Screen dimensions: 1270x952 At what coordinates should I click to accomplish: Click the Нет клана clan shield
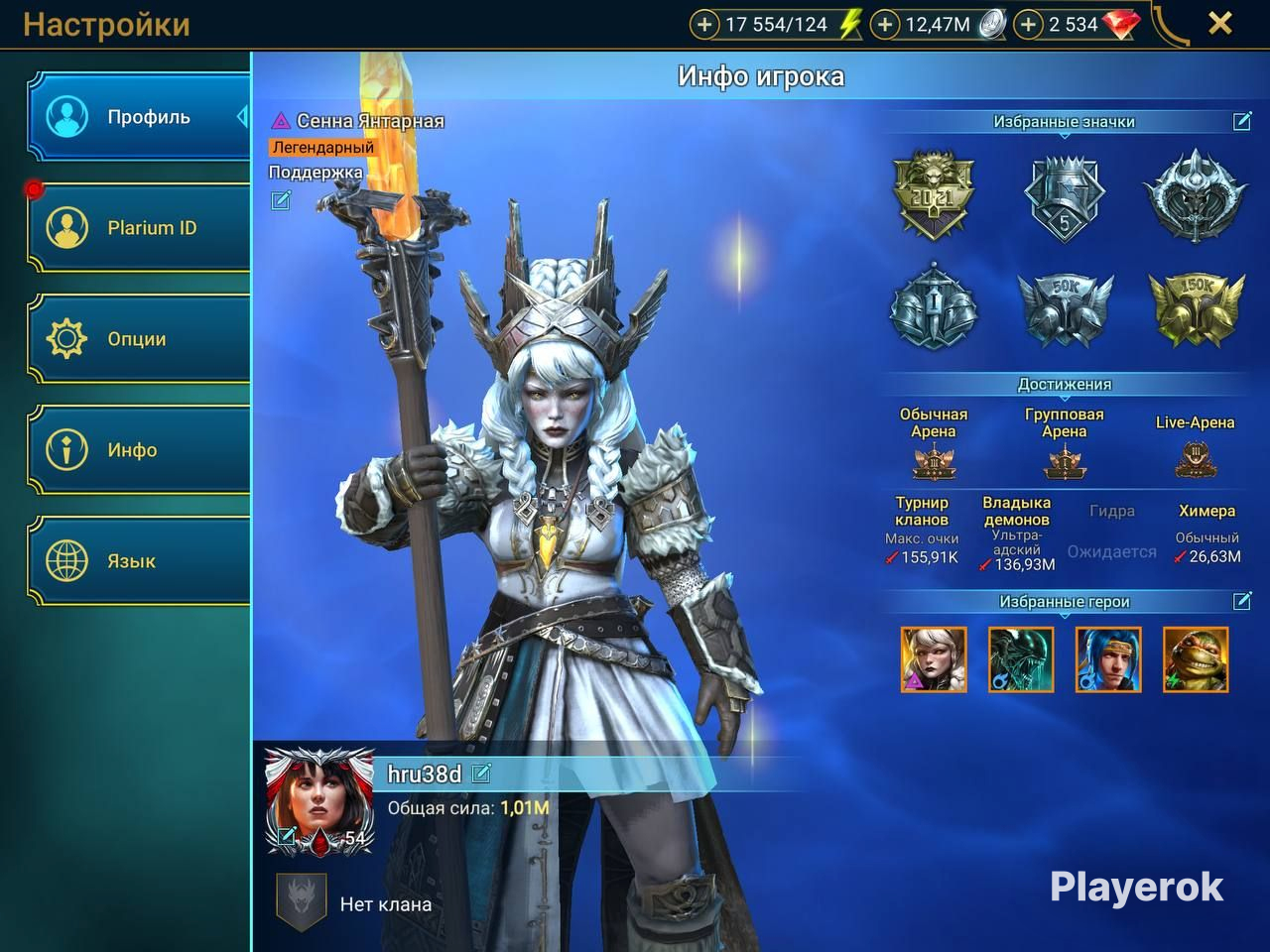pos(301,901)
